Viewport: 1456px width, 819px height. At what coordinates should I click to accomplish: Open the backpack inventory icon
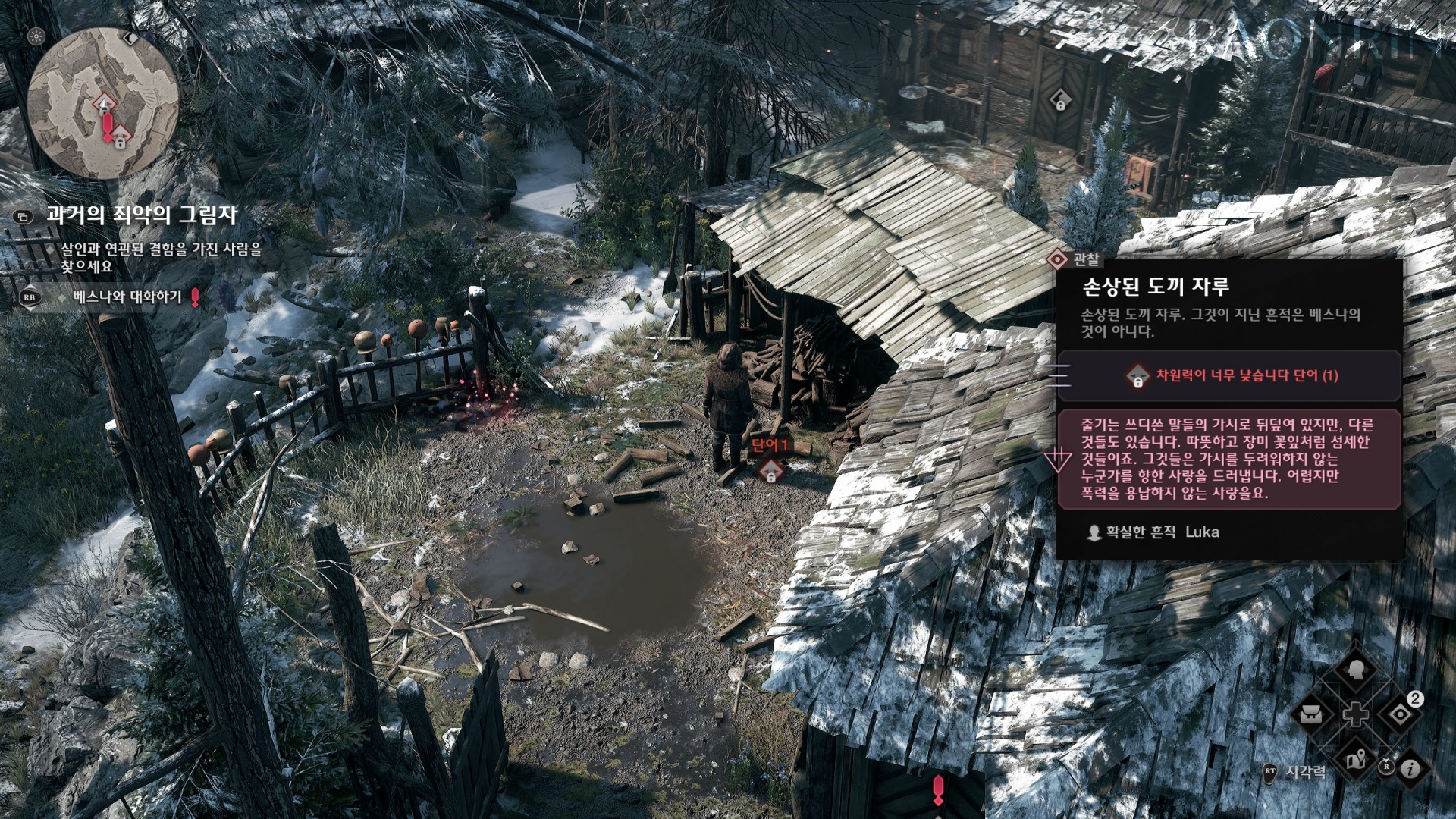coord(1312,714)
